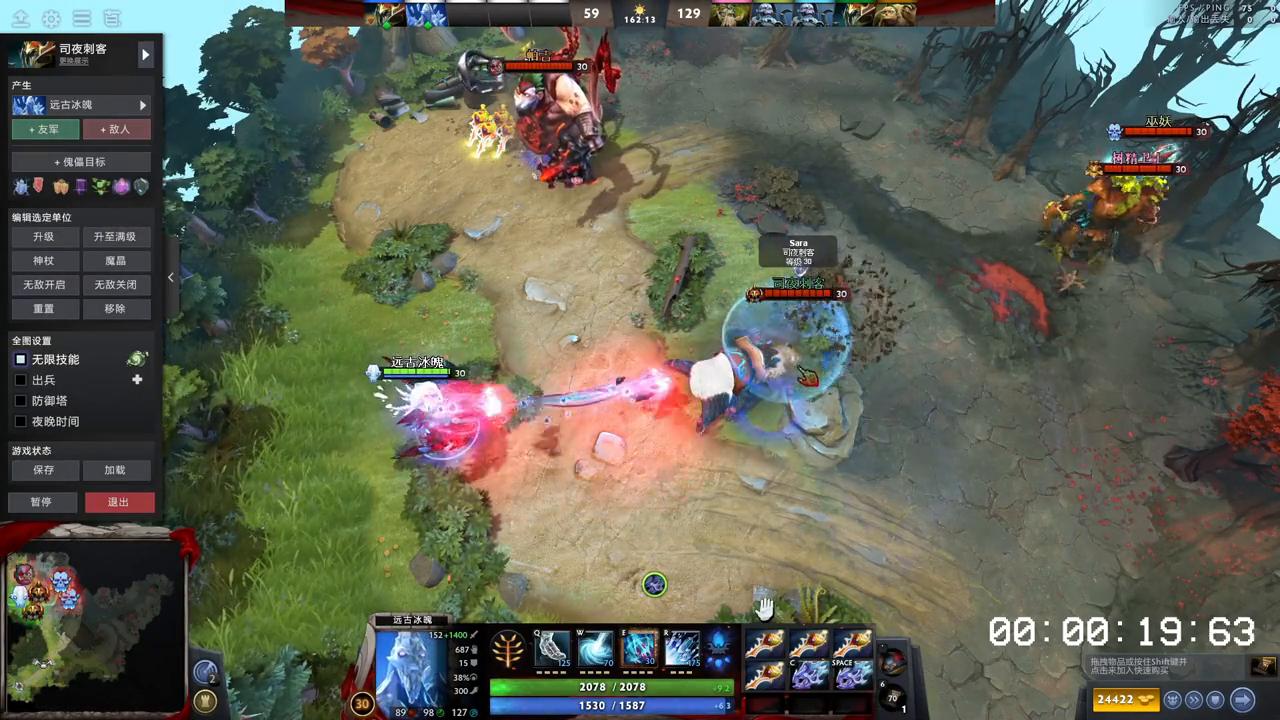Viewport: 1280px width, 720px height.
Task: Click the side collapse arrow on the panel edge
Action: 171,277
